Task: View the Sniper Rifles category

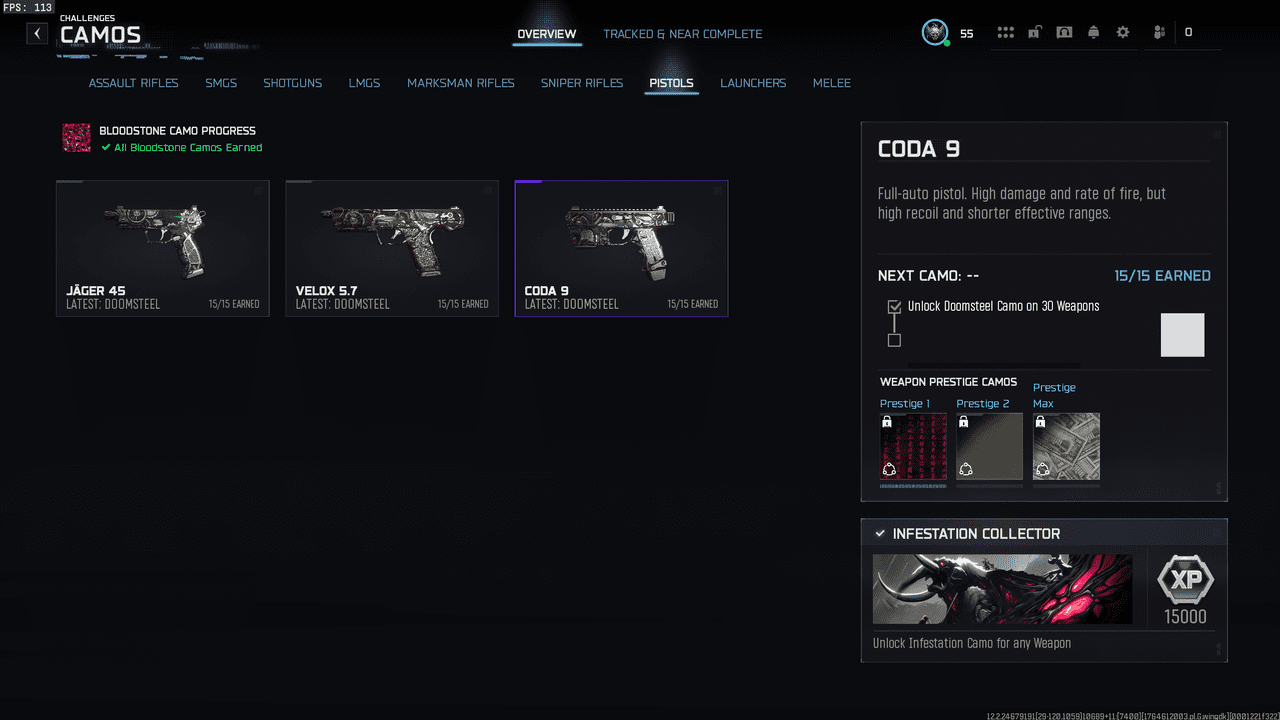Action: point(581,83)
